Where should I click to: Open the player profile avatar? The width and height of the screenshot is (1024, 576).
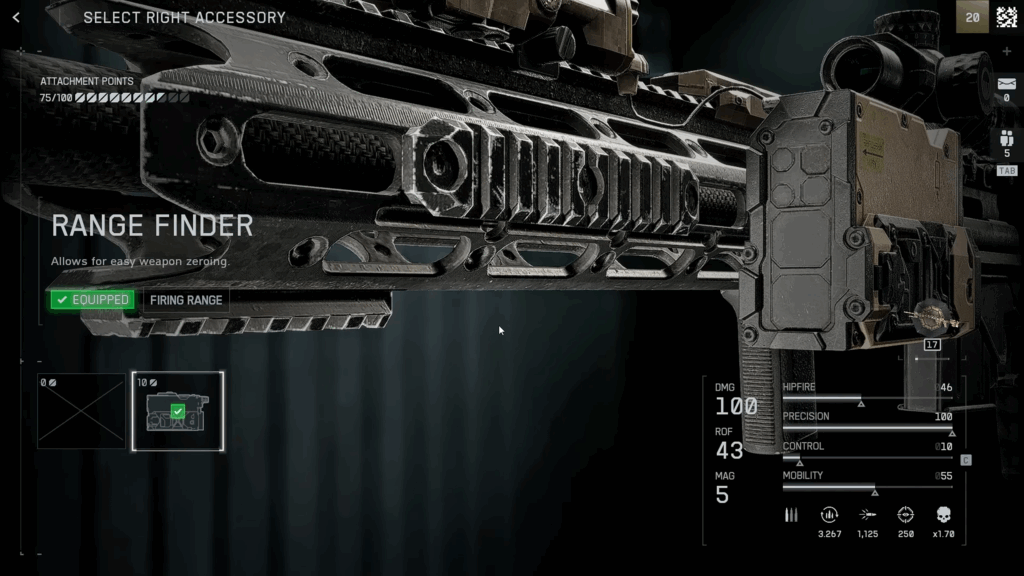point(1006,17)
